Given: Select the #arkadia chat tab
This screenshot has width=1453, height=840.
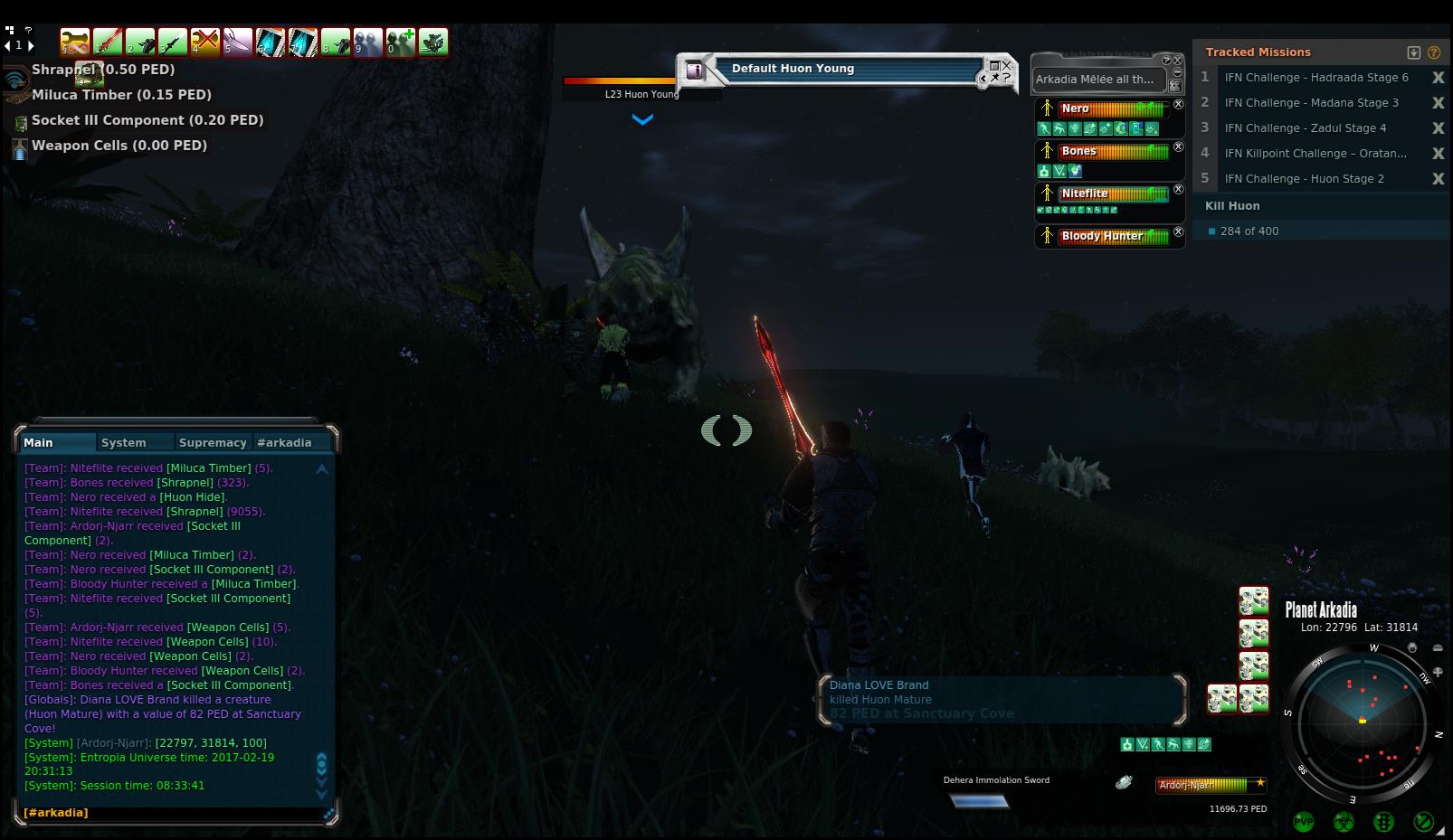Looking at the screenshot, I should pyautogui.click(x=284, y=442).
